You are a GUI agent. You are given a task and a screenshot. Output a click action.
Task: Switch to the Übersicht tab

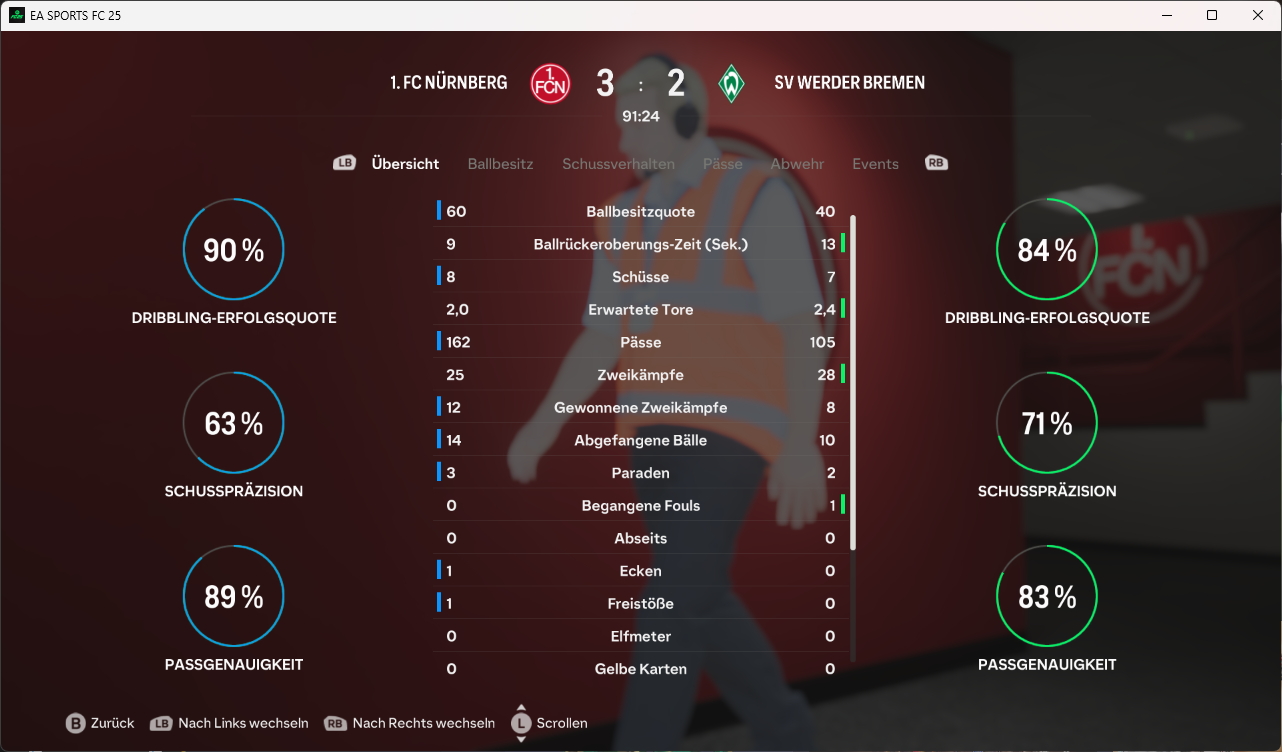coord(405,164)
